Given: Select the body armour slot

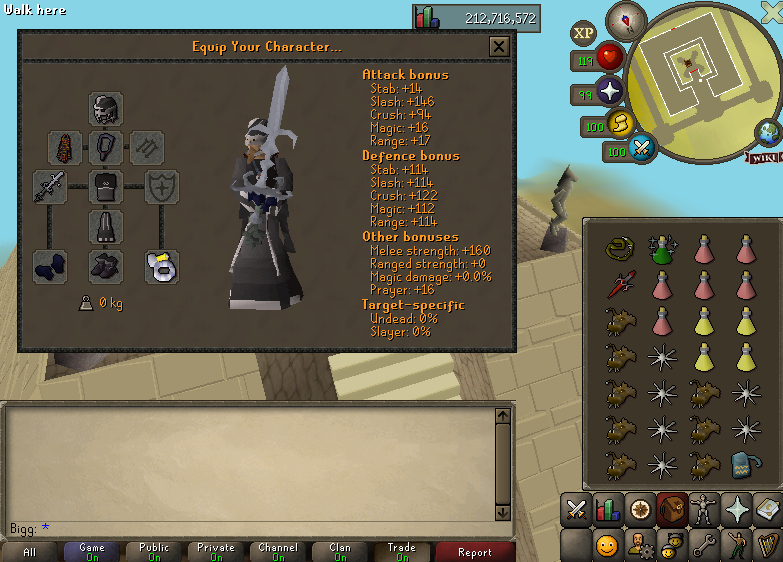Looking at the screenshot, I should pyautogui.click(x=106, y=187).
